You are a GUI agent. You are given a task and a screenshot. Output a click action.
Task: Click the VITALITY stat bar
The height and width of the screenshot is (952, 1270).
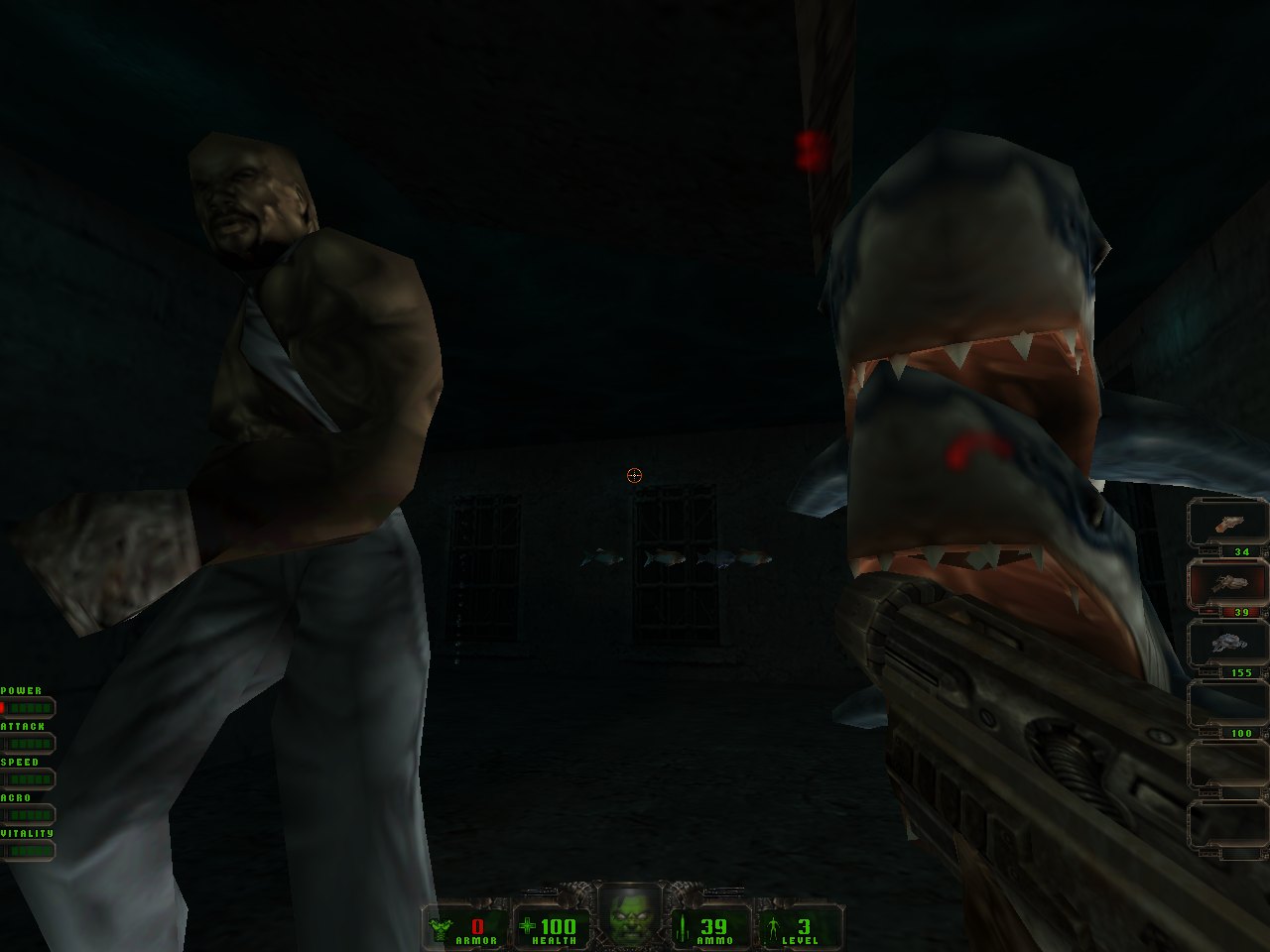point(28,852)
